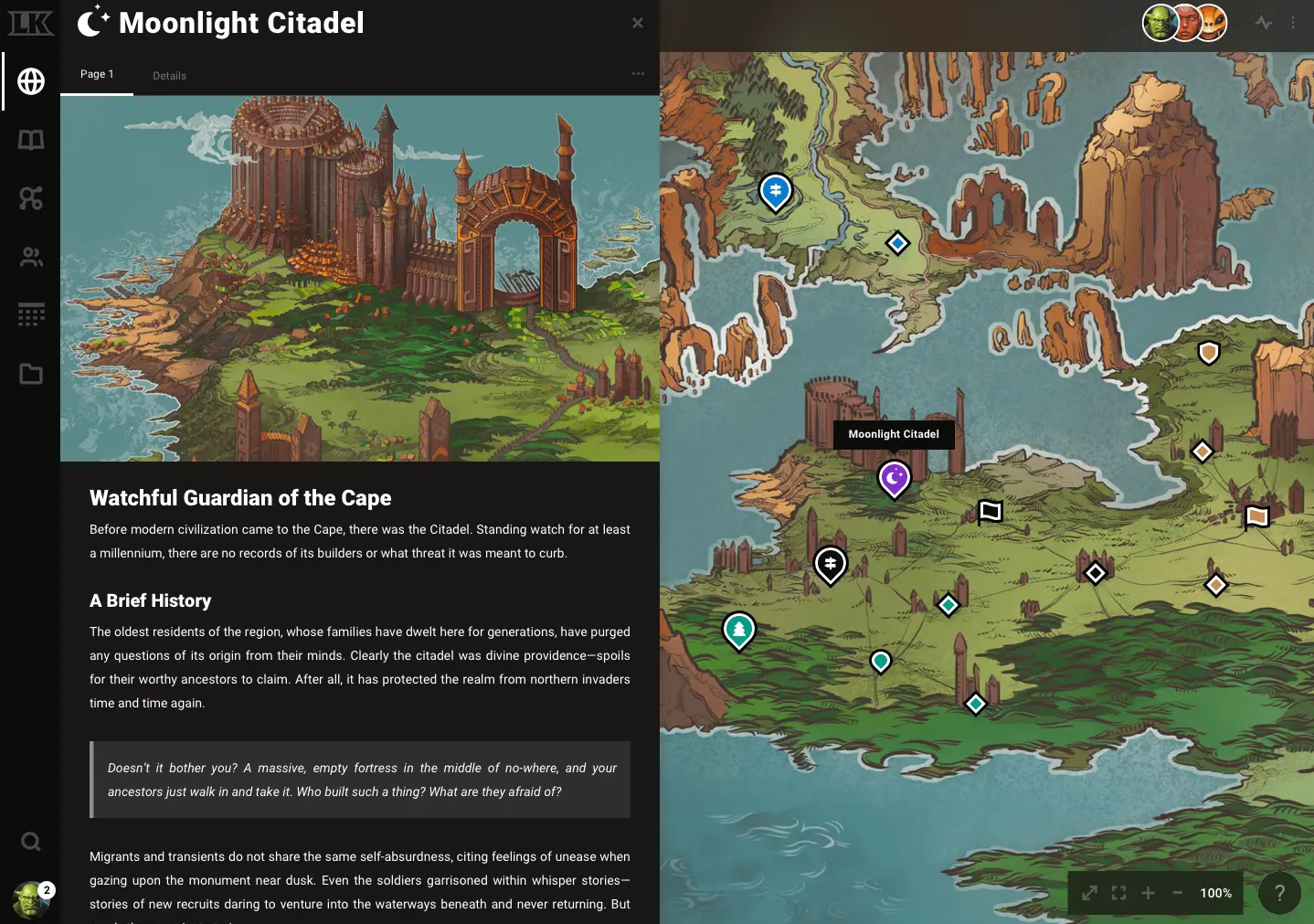Screen dimensions: 1314x924
Task: Select the Boards icon in the sidebar
Action: click(31, 198)
